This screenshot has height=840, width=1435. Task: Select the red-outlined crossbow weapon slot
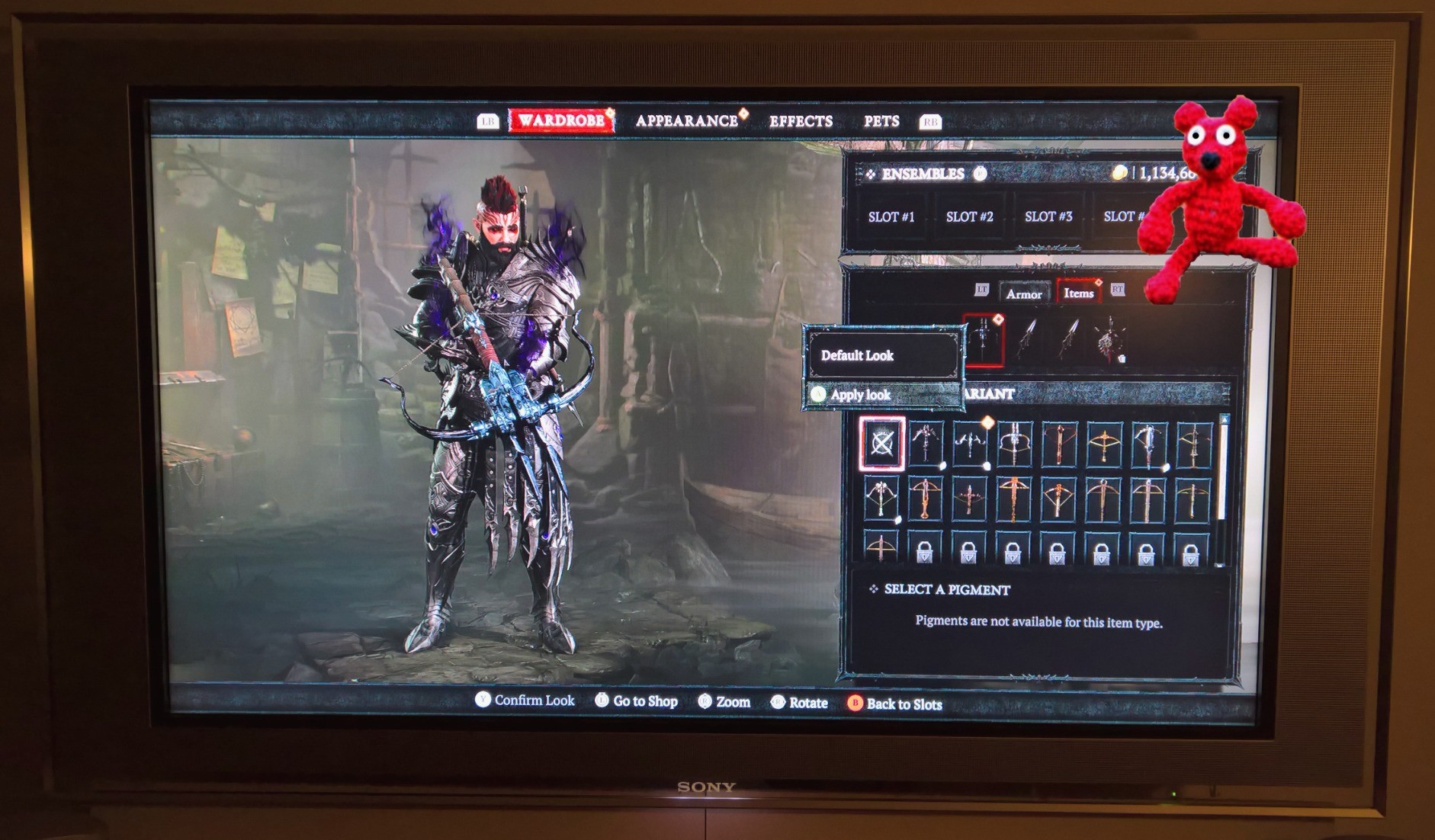click(983, 338)
